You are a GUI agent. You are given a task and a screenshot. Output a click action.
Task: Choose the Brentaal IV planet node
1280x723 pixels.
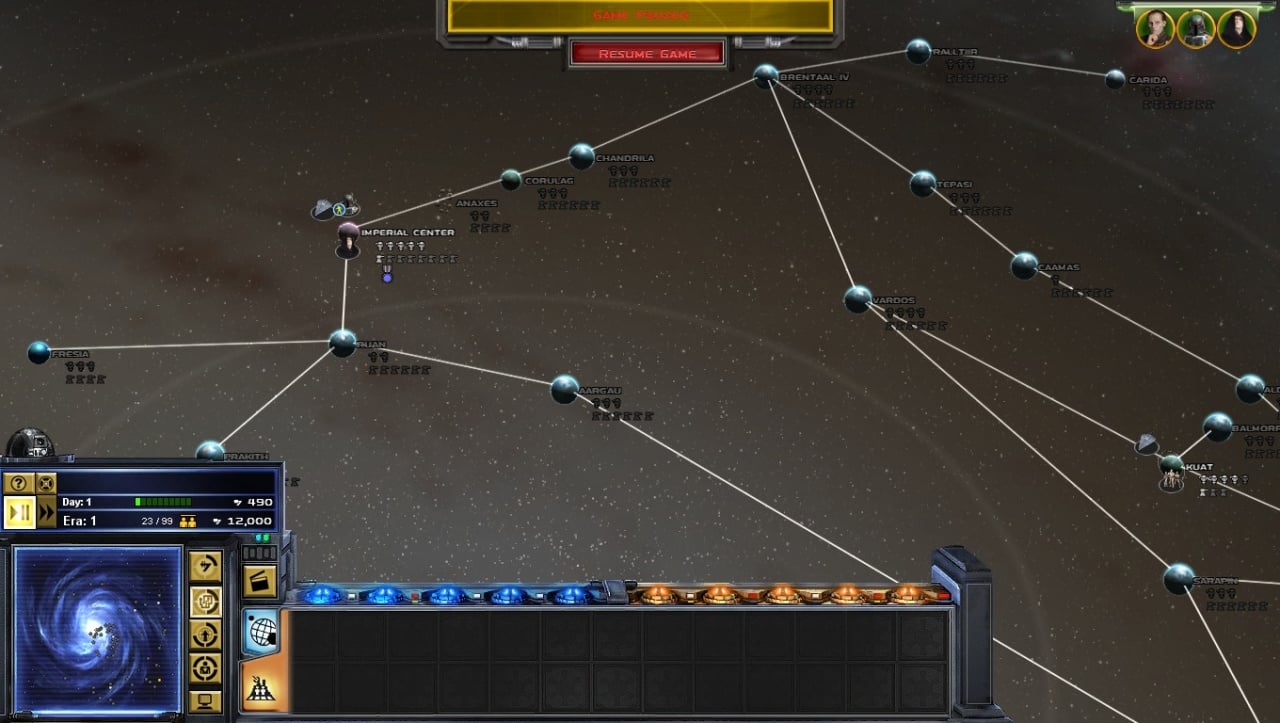[x=766, y=76]
